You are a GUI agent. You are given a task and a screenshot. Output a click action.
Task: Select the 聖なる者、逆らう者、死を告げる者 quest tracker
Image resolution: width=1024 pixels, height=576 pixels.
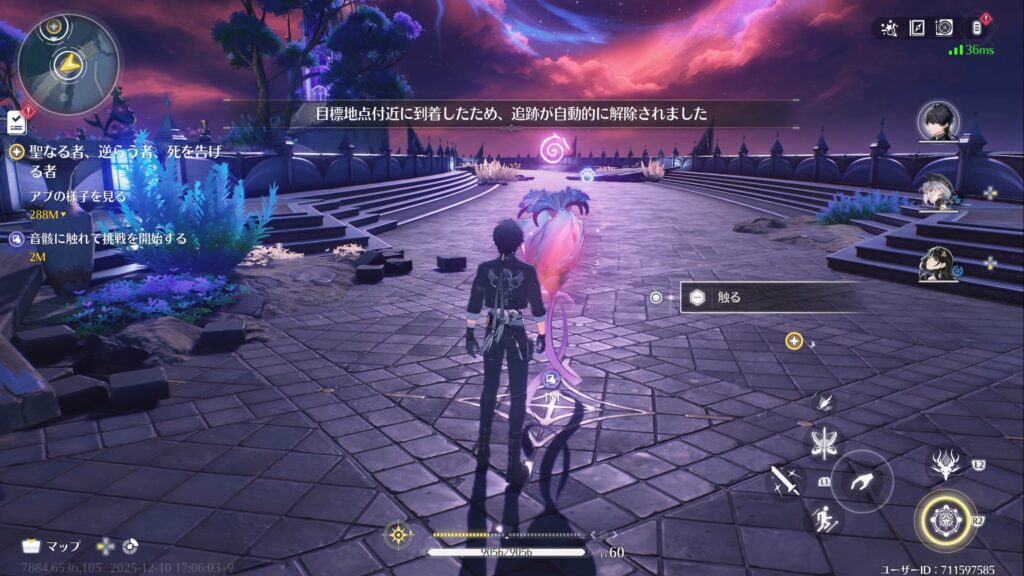[x=122, y=159]
